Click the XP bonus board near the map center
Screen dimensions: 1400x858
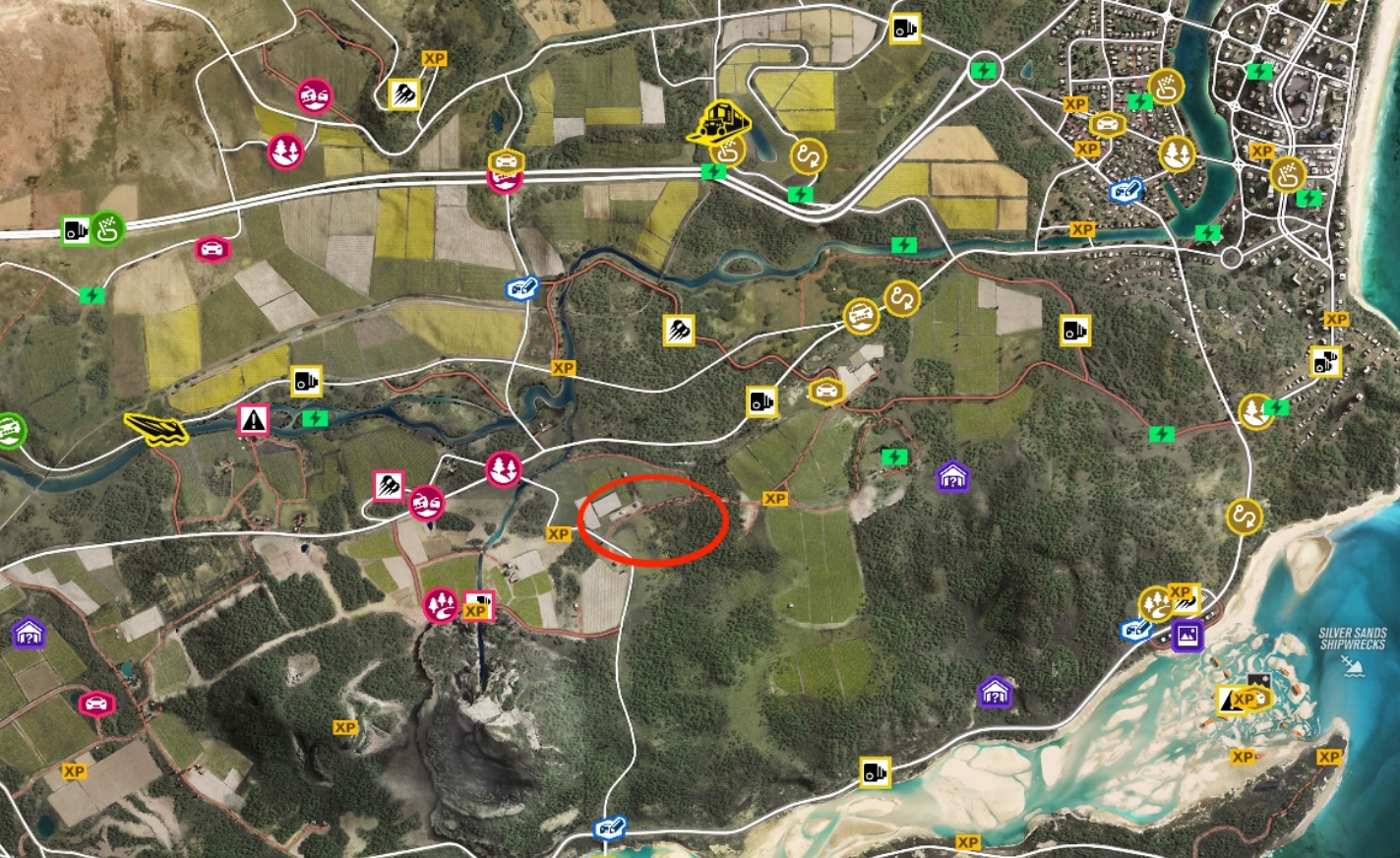click(x=777, y=500)
